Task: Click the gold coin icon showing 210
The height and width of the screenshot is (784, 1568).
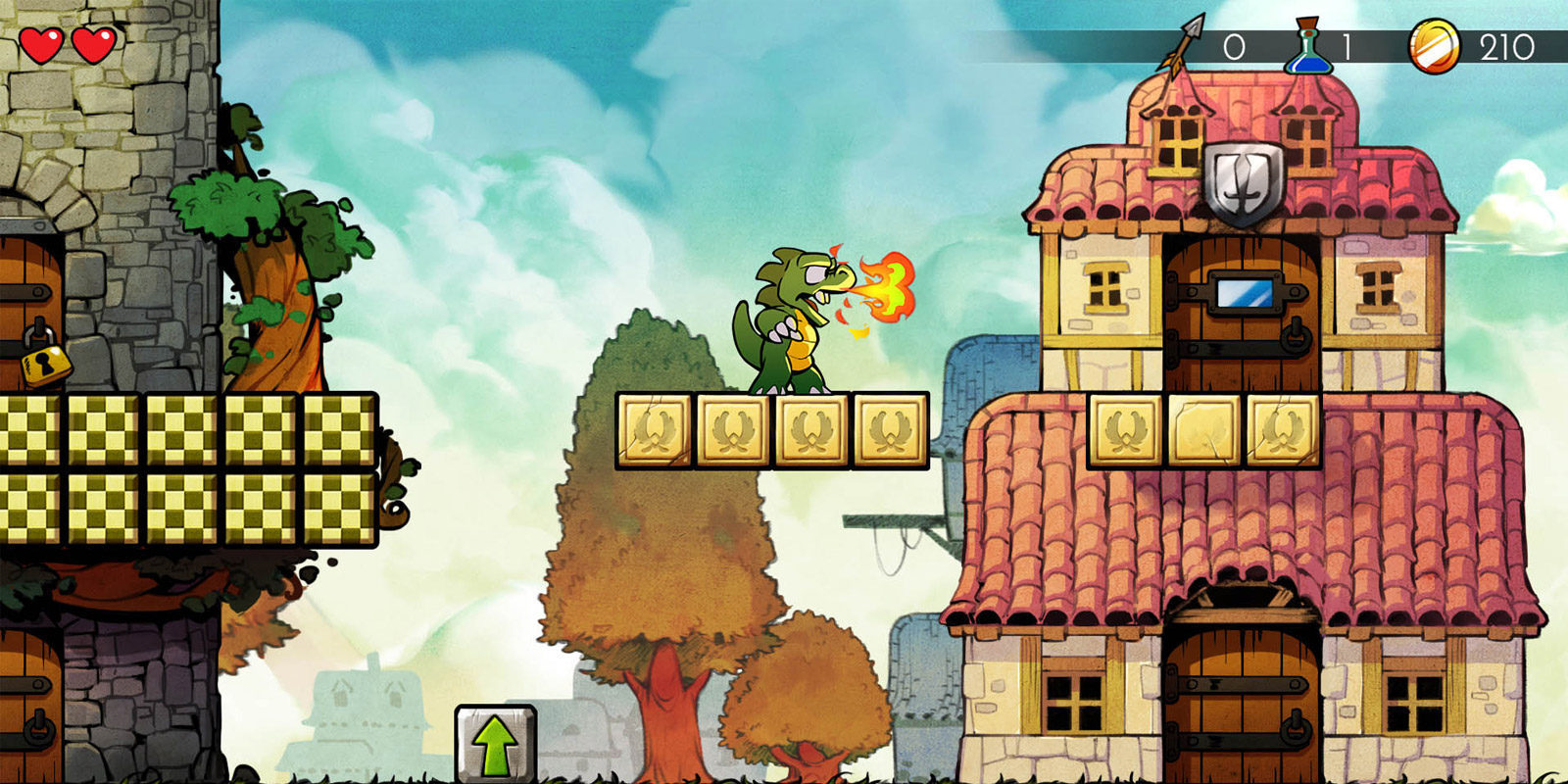Action: tap(1433, 47)
